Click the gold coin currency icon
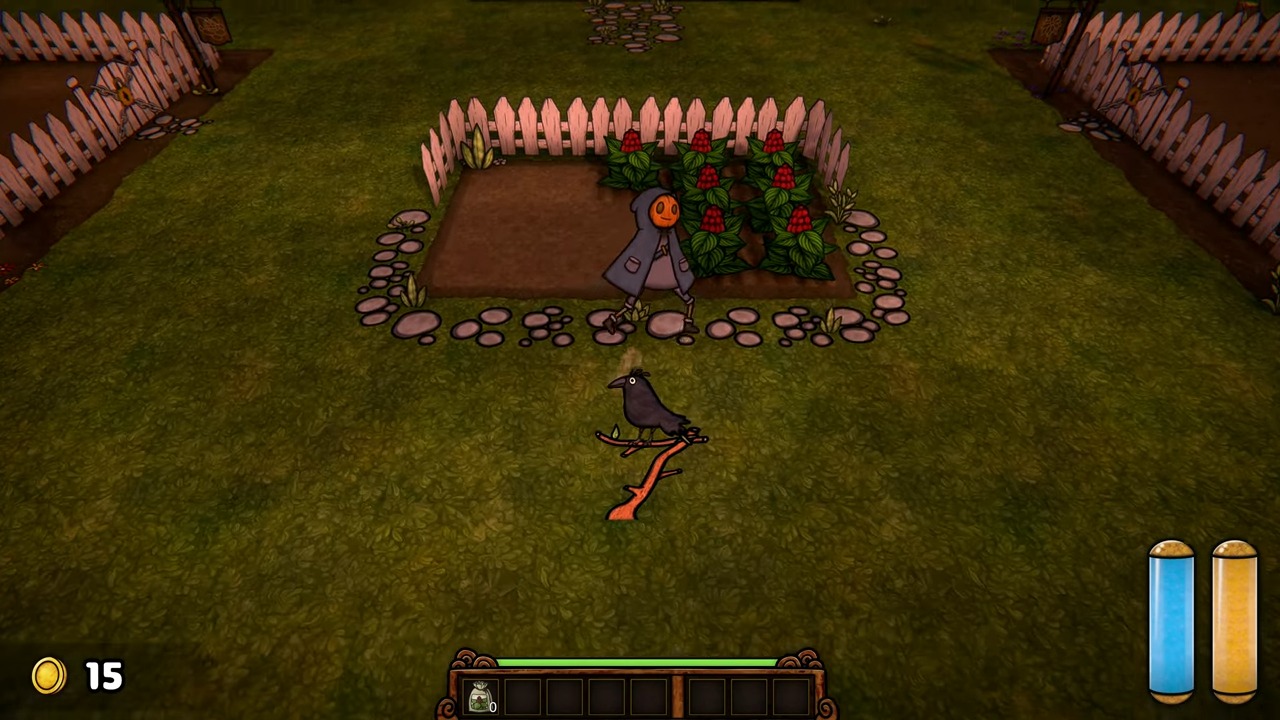 tap(48, 676)
